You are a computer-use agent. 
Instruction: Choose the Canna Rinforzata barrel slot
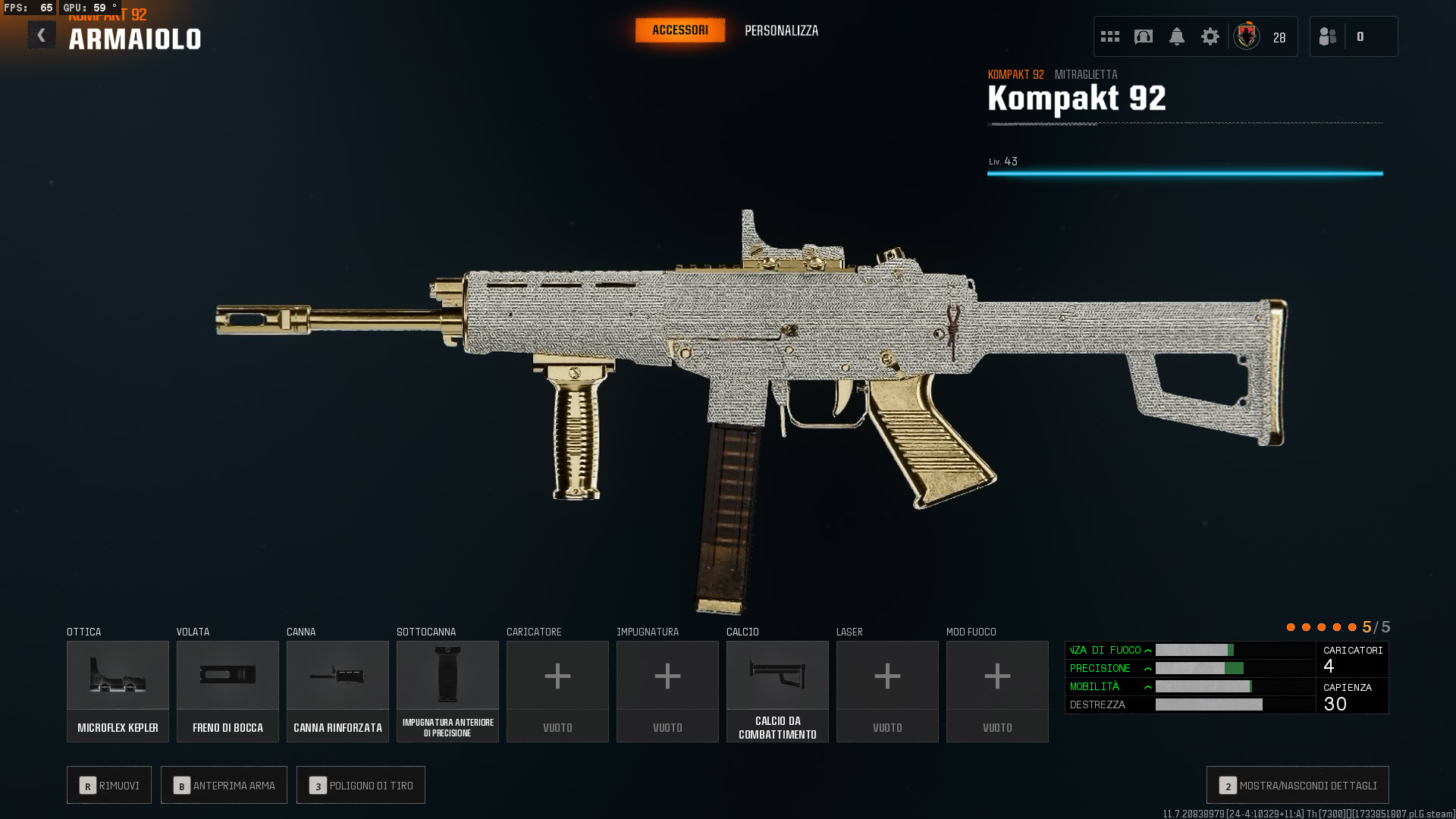point(337,690)
